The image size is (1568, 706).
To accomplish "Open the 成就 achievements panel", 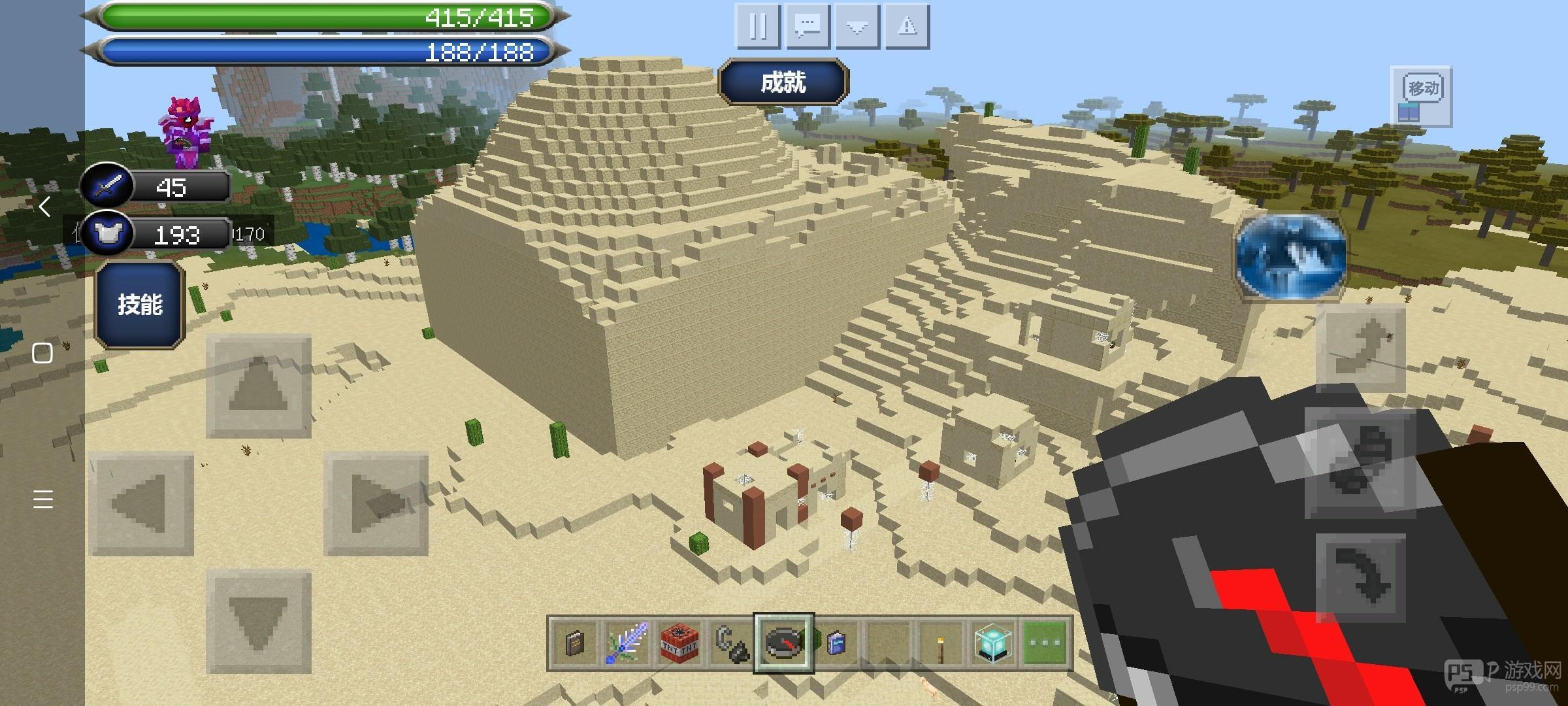I will (783, 82).
